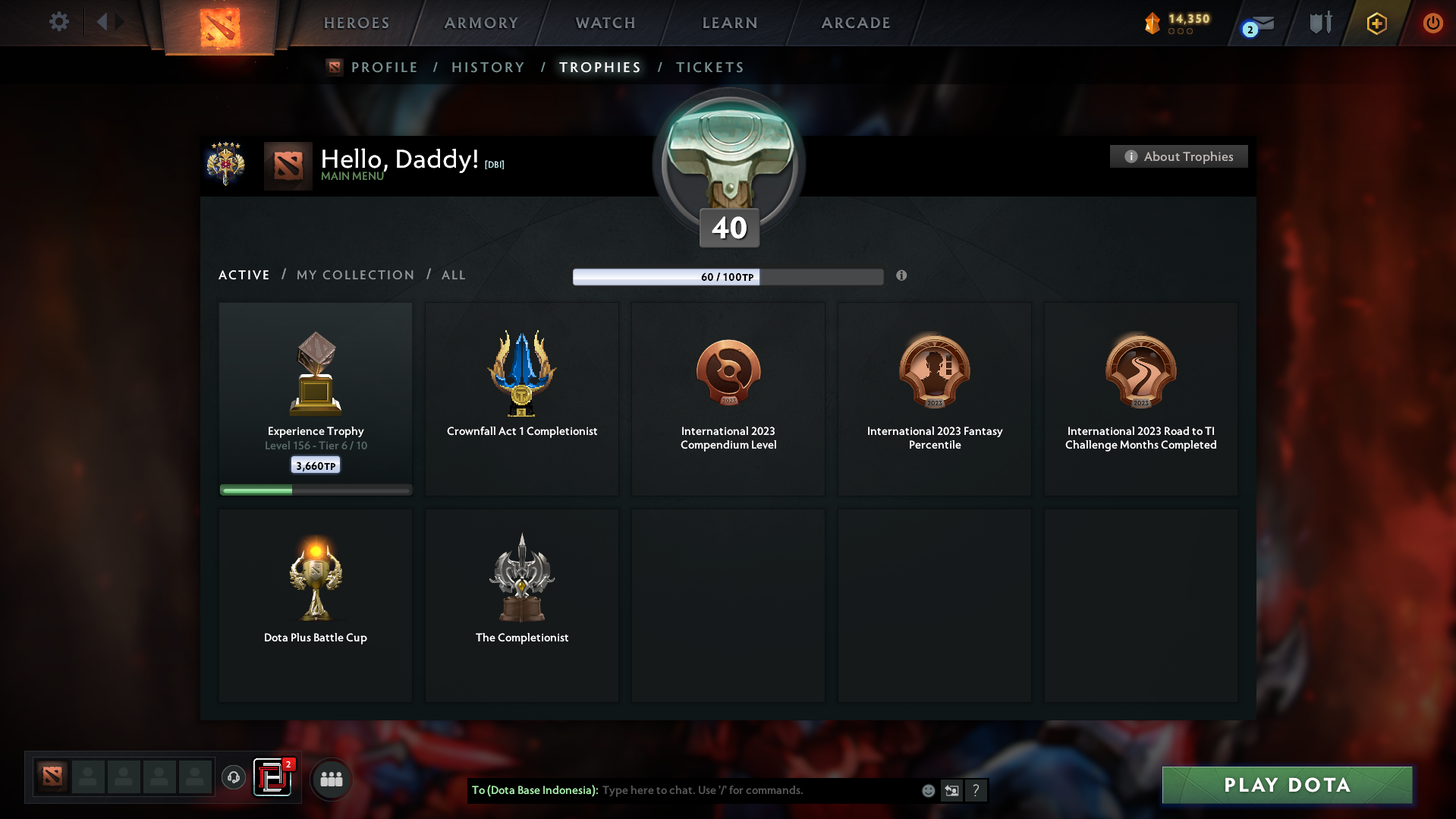Click the orange shard currency icon
Viewport: 1456px width, 819px height.
[x=1152, y=23]
